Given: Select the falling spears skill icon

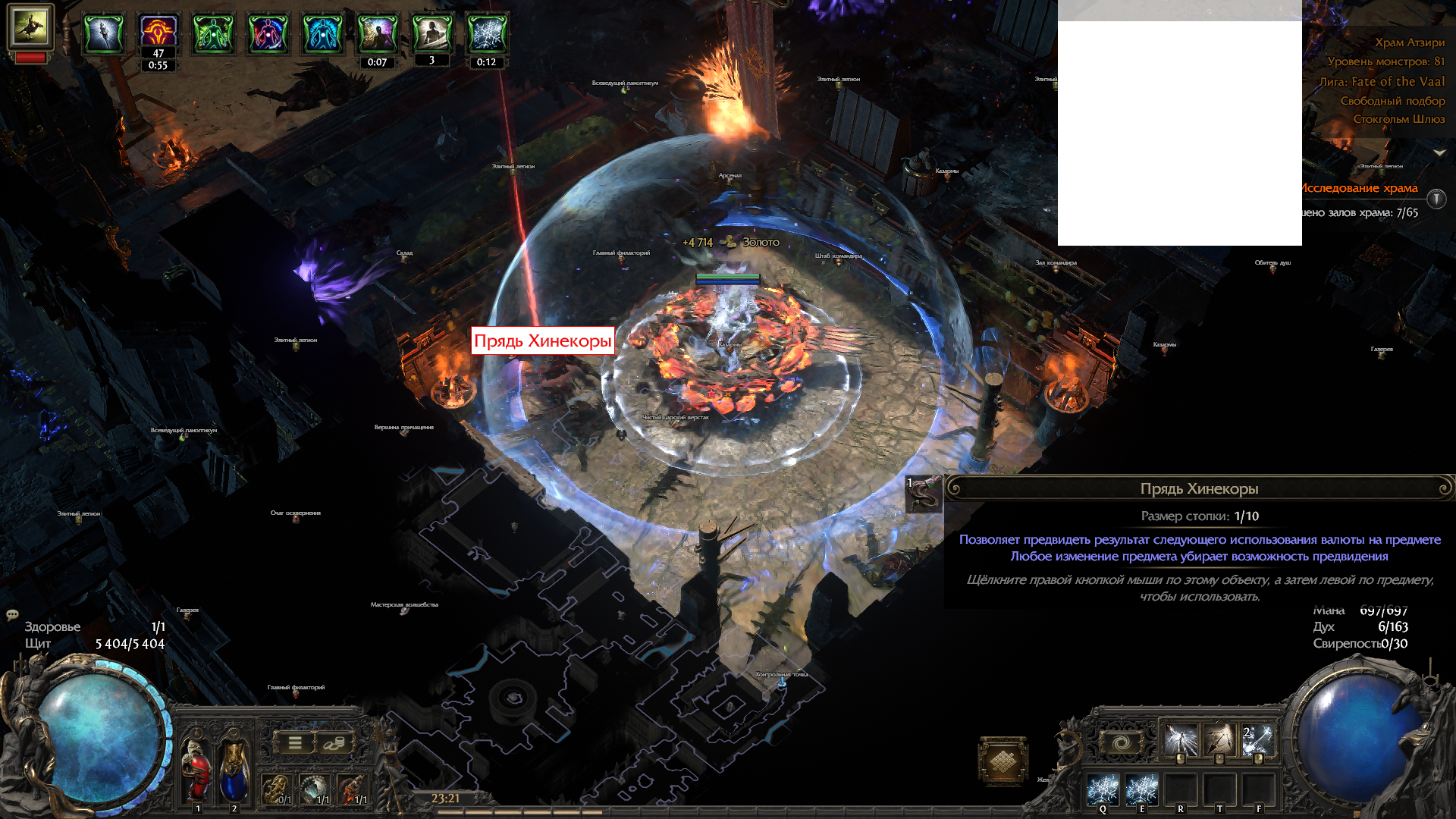Looking at the screenshot, I should (1219, 741).
